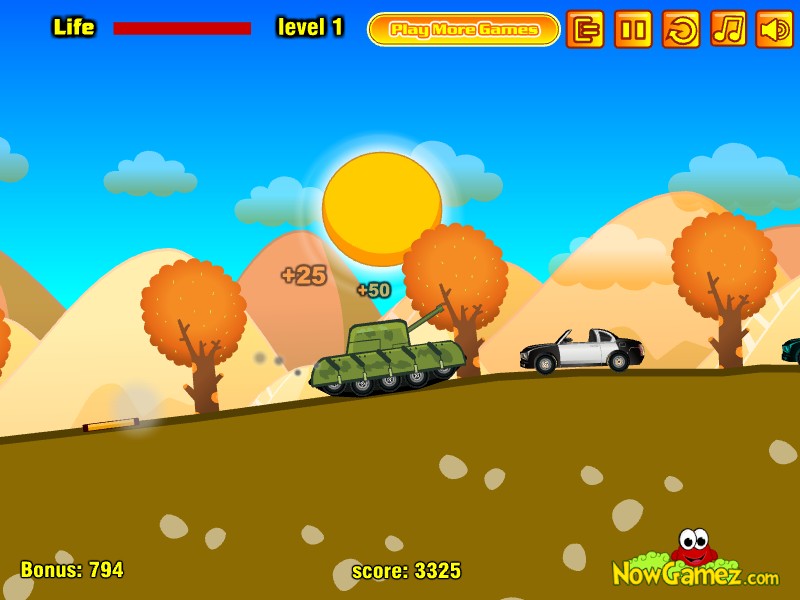Open the level menu icon
Viewport: 800px width, 600px height.
(585, 29)
